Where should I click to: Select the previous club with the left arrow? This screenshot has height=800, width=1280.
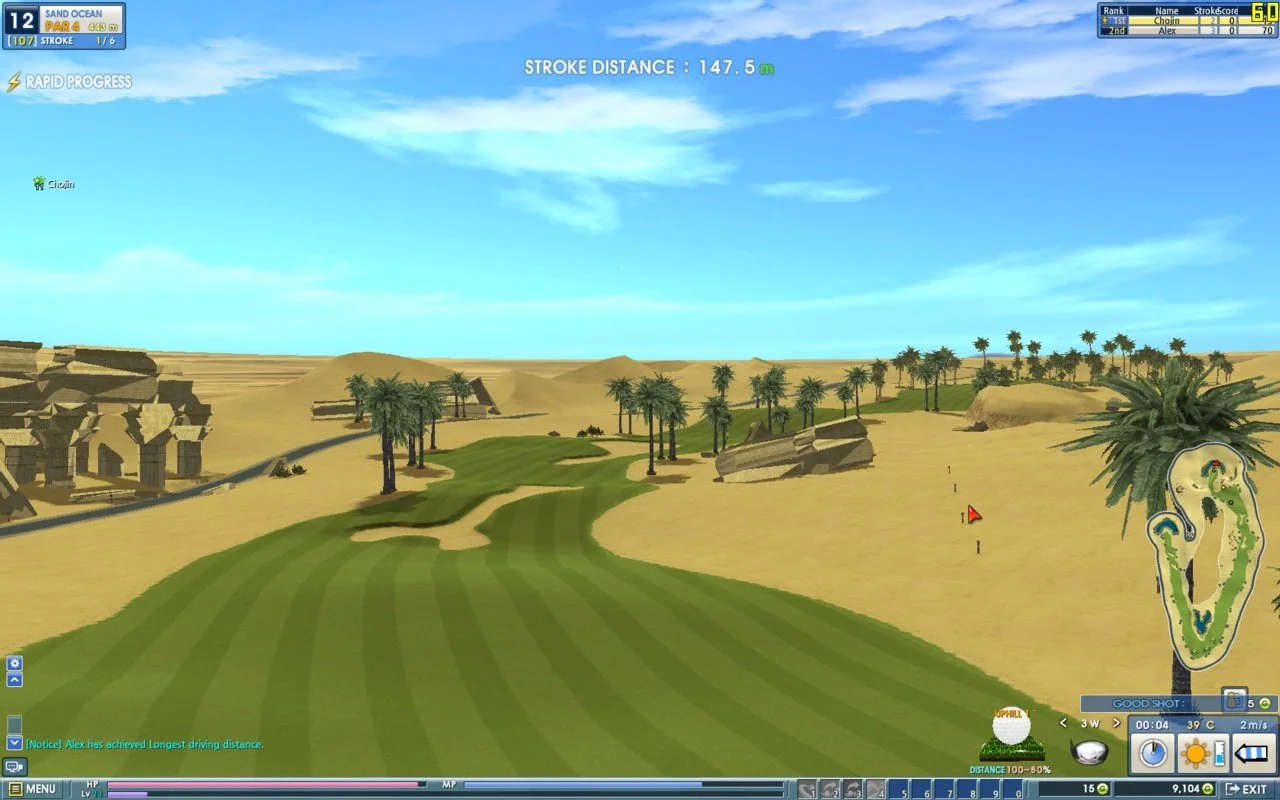click(1063, 724)
